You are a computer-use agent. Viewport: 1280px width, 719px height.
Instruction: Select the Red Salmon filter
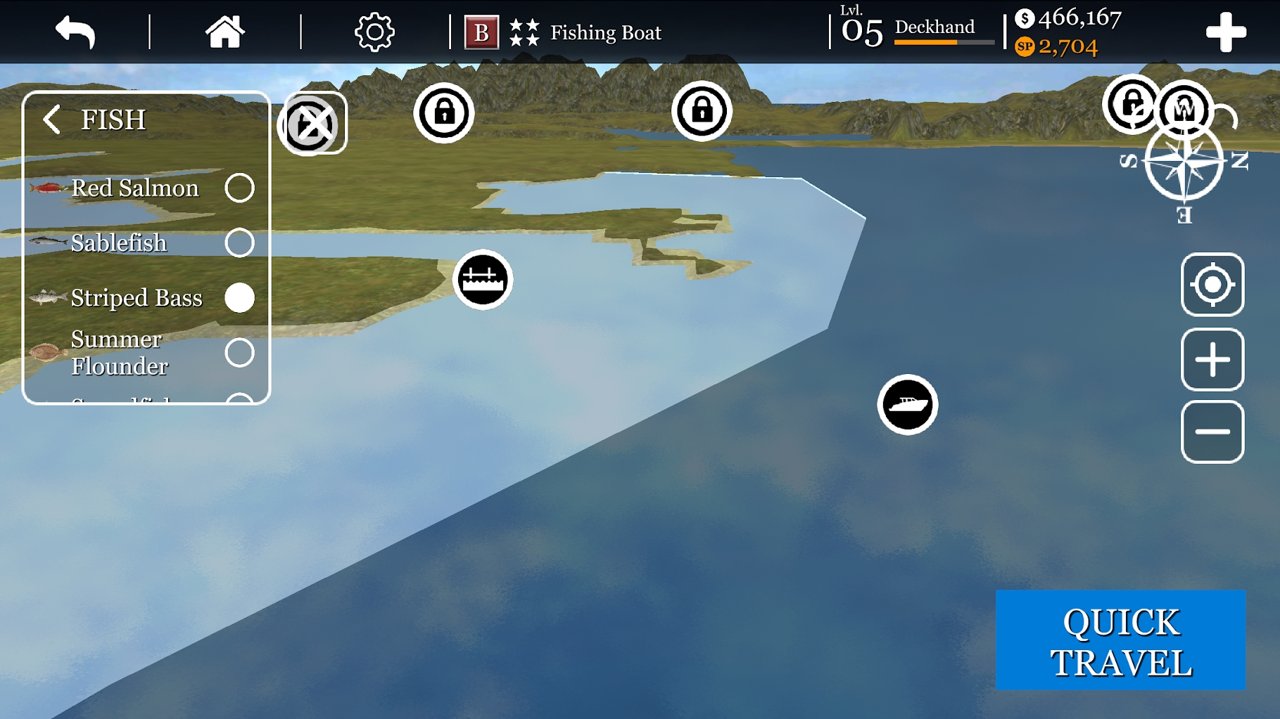point(239,188)
